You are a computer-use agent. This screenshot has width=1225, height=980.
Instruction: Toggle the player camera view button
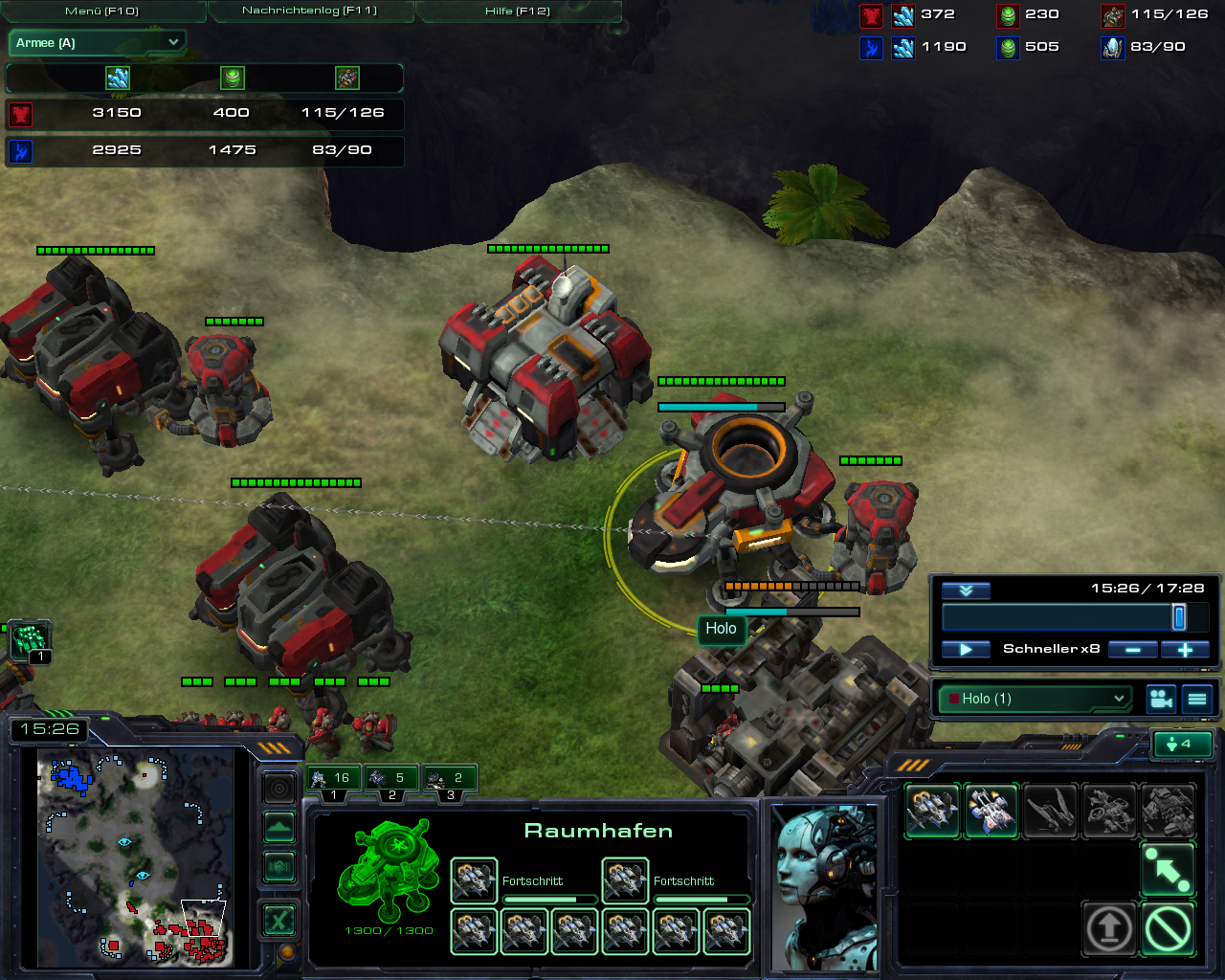pyautogui.click(x=1161, y=699)
